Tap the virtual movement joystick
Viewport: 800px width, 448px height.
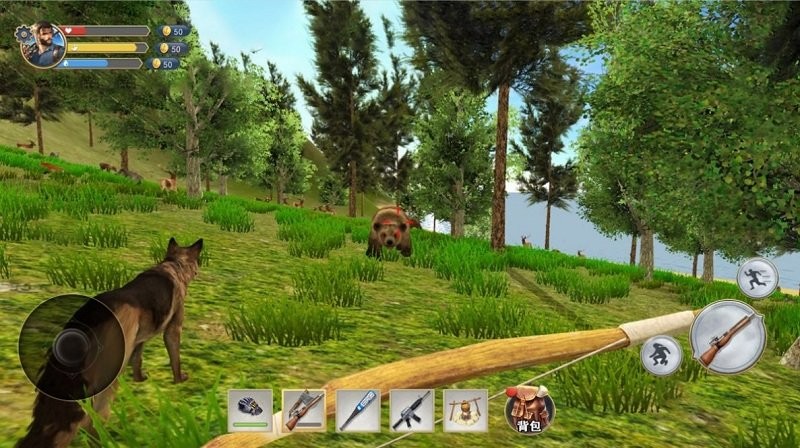70,347
